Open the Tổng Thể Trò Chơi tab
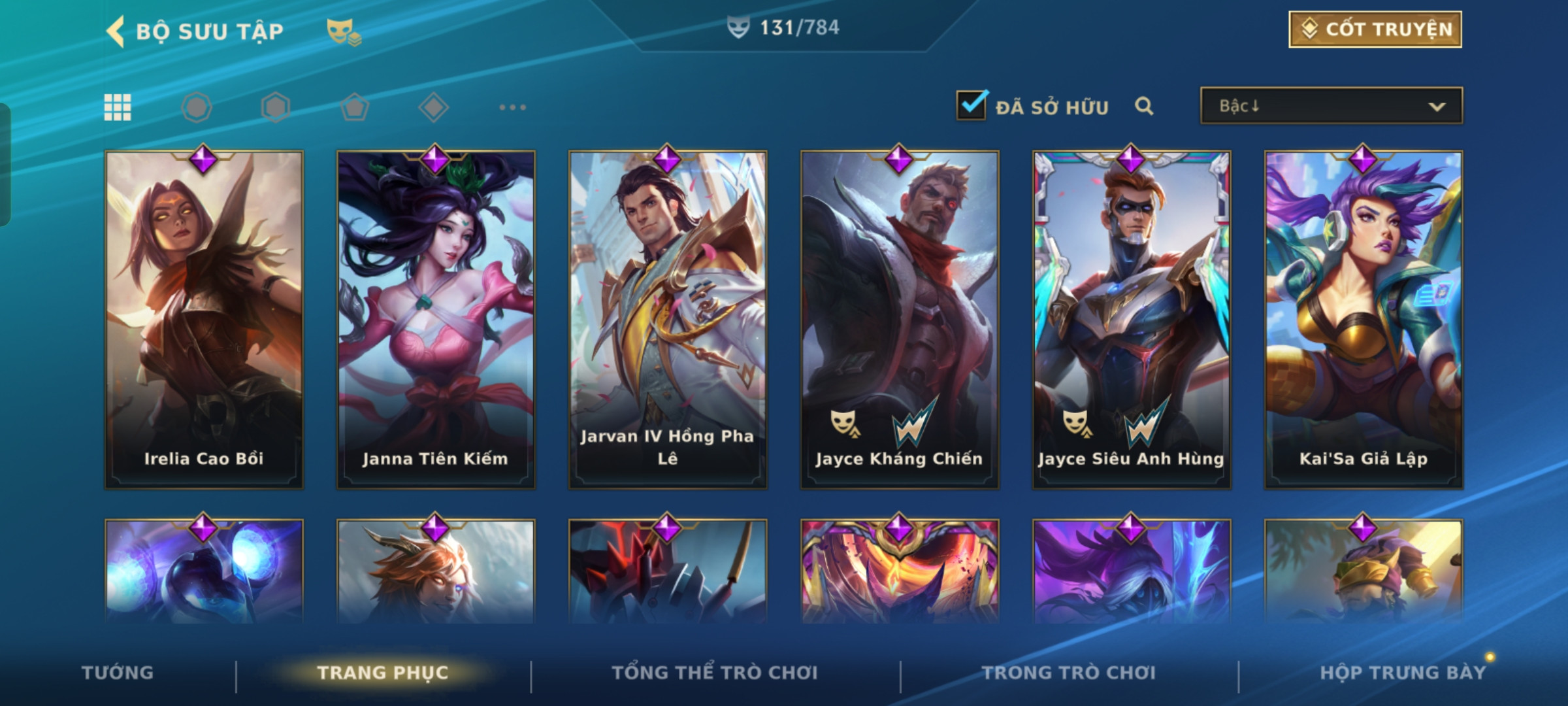This screenshot has height=706, width=1568. [x=715, y=673]
